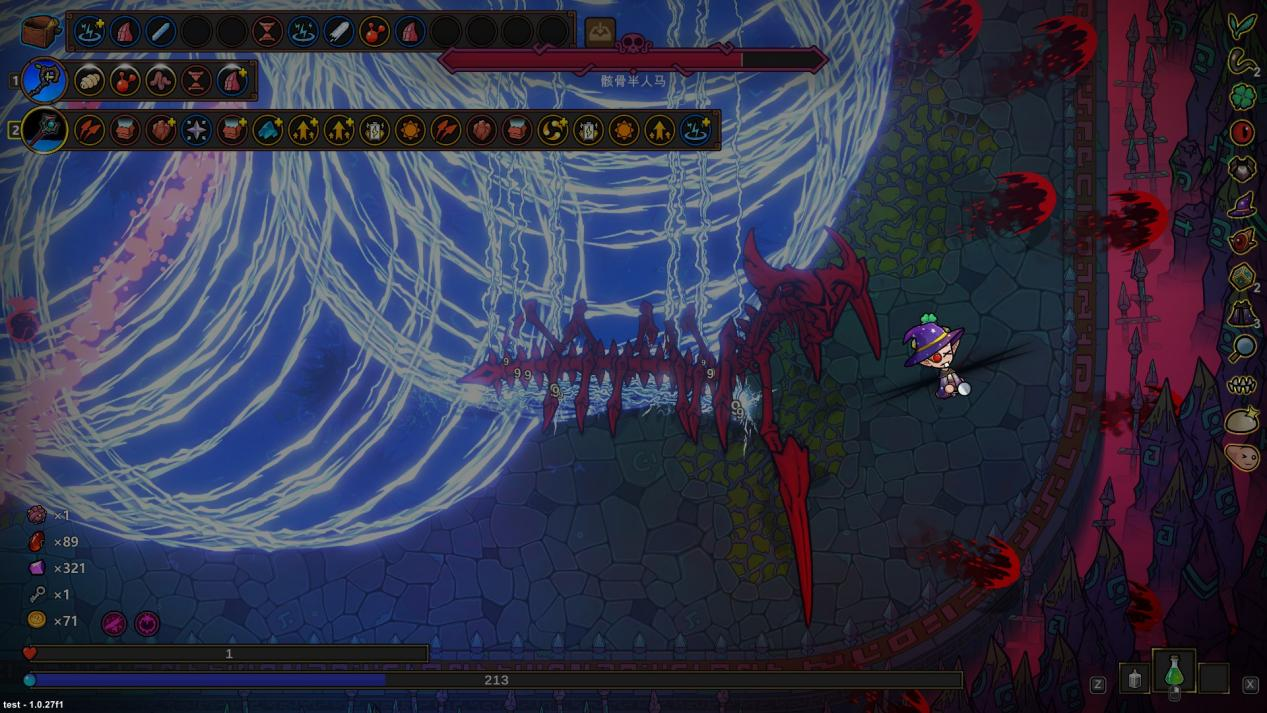Screen dimensions: 1267x713
Task: Inspect the four-leaf clover relic
Action: click(1242, 97)
